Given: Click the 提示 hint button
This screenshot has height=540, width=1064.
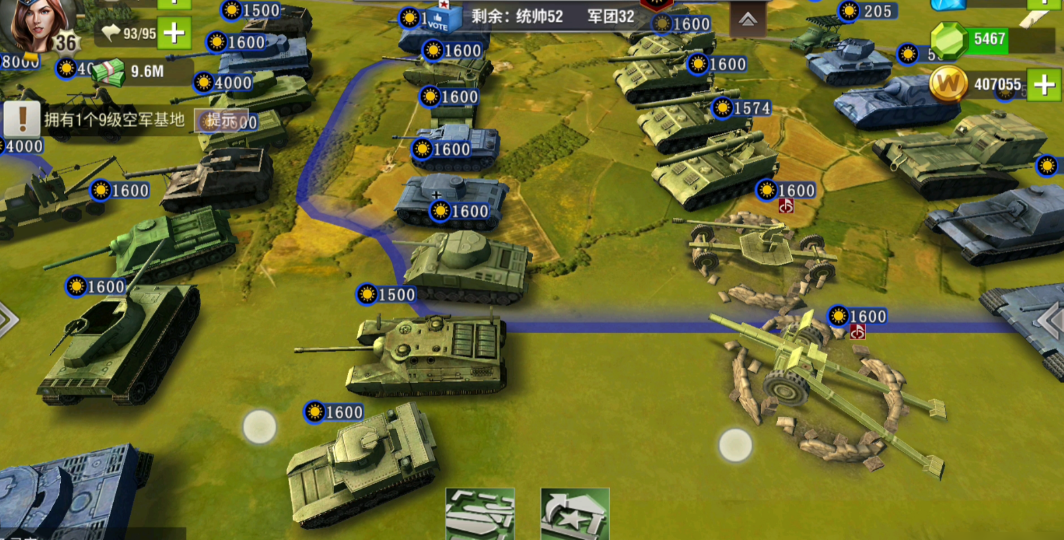Looking at the screenshot, I should [221, 120].
